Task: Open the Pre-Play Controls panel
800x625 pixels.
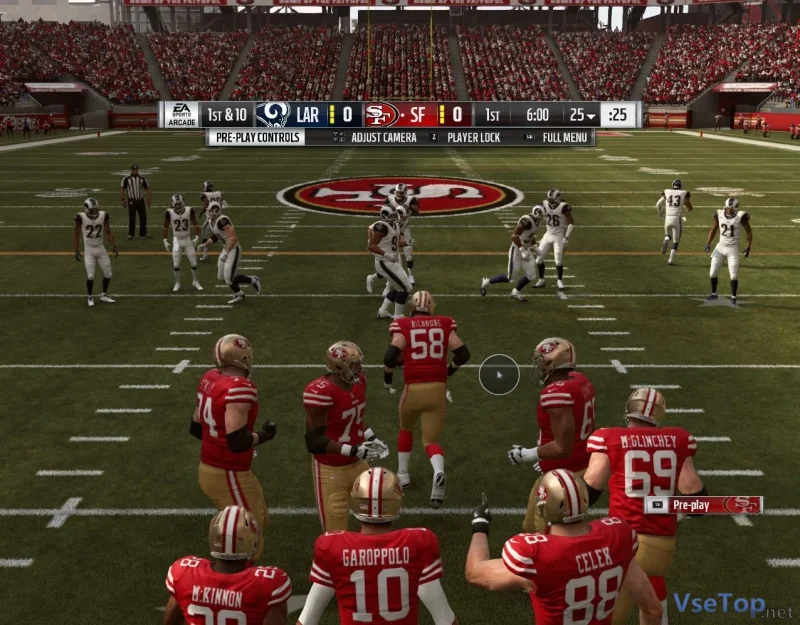Action: pos(256,137)
